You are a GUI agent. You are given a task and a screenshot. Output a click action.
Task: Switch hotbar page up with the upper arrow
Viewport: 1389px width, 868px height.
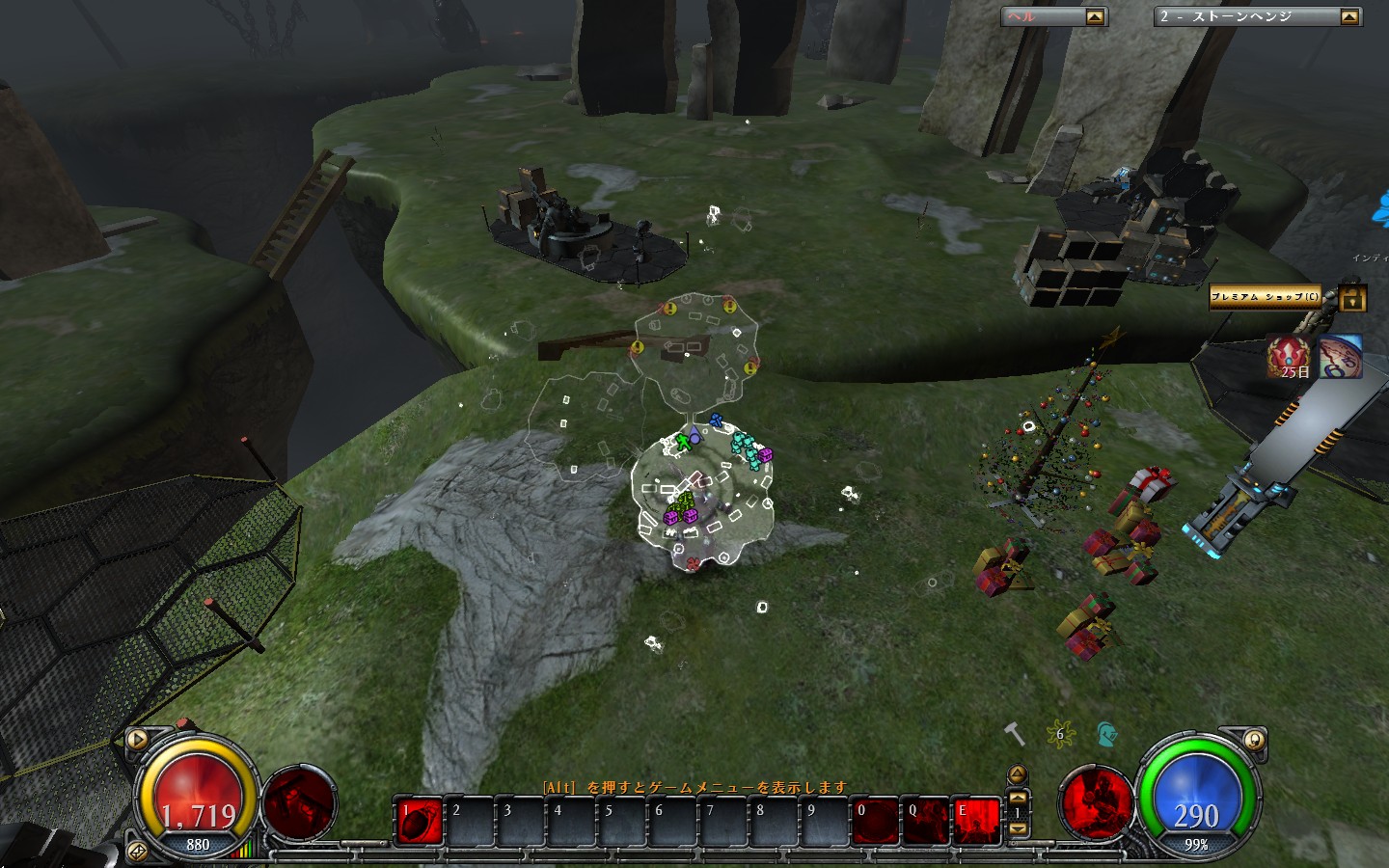(1018, 798)
